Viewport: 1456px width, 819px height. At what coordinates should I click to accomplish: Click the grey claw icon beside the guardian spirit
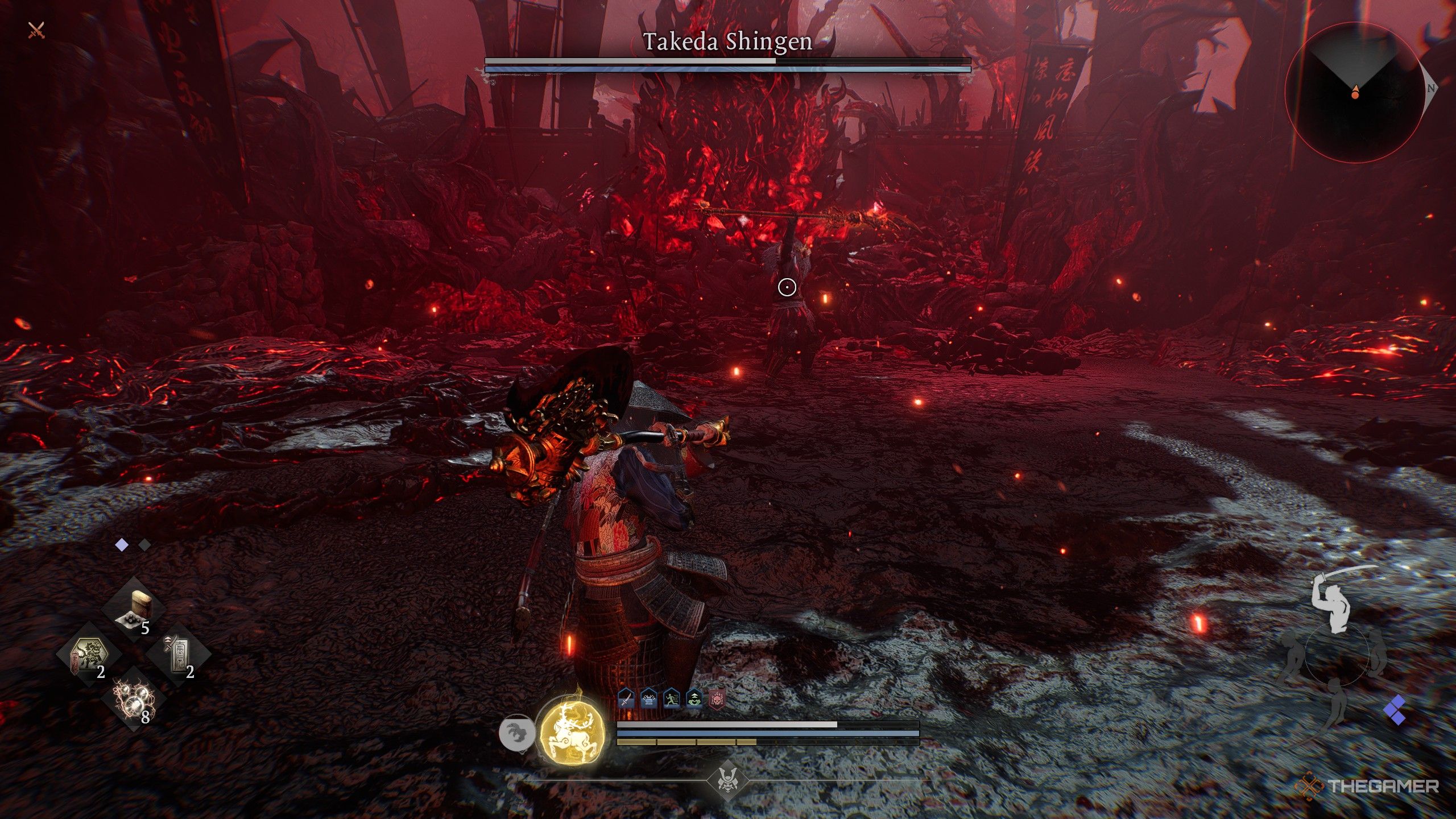[x=516, y=733]
